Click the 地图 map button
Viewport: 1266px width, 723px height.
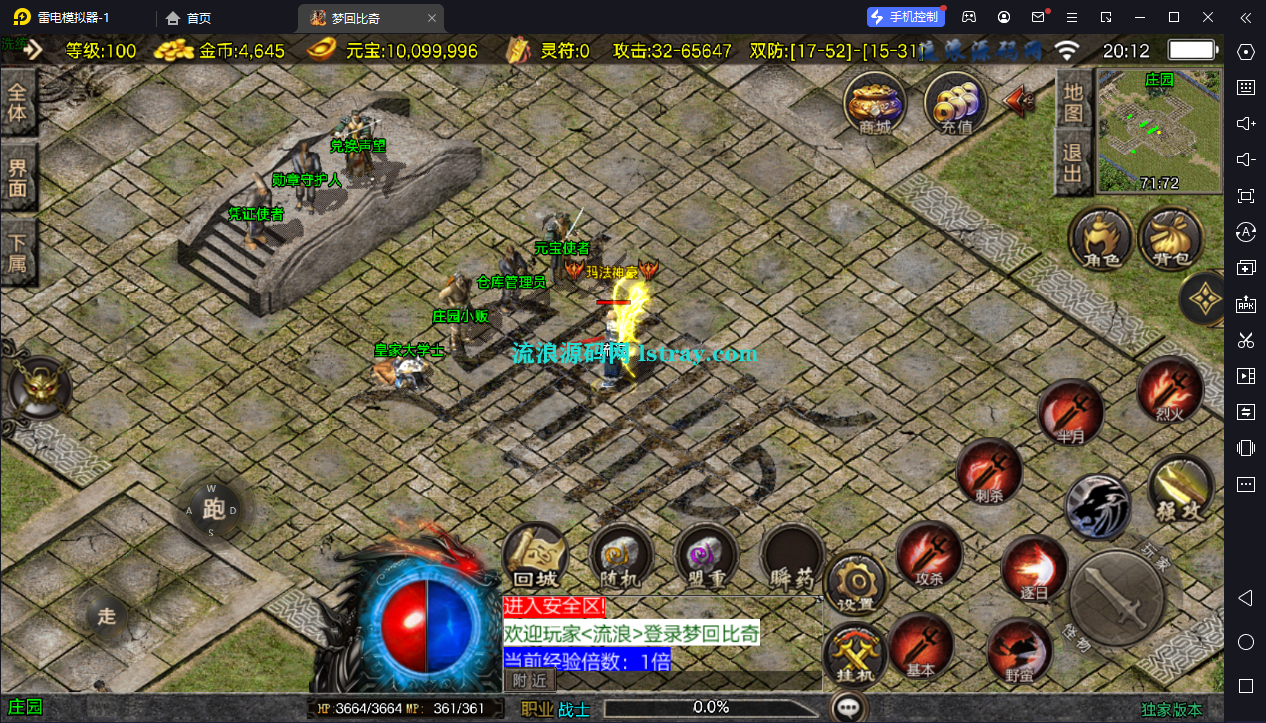pos(1072,102)
